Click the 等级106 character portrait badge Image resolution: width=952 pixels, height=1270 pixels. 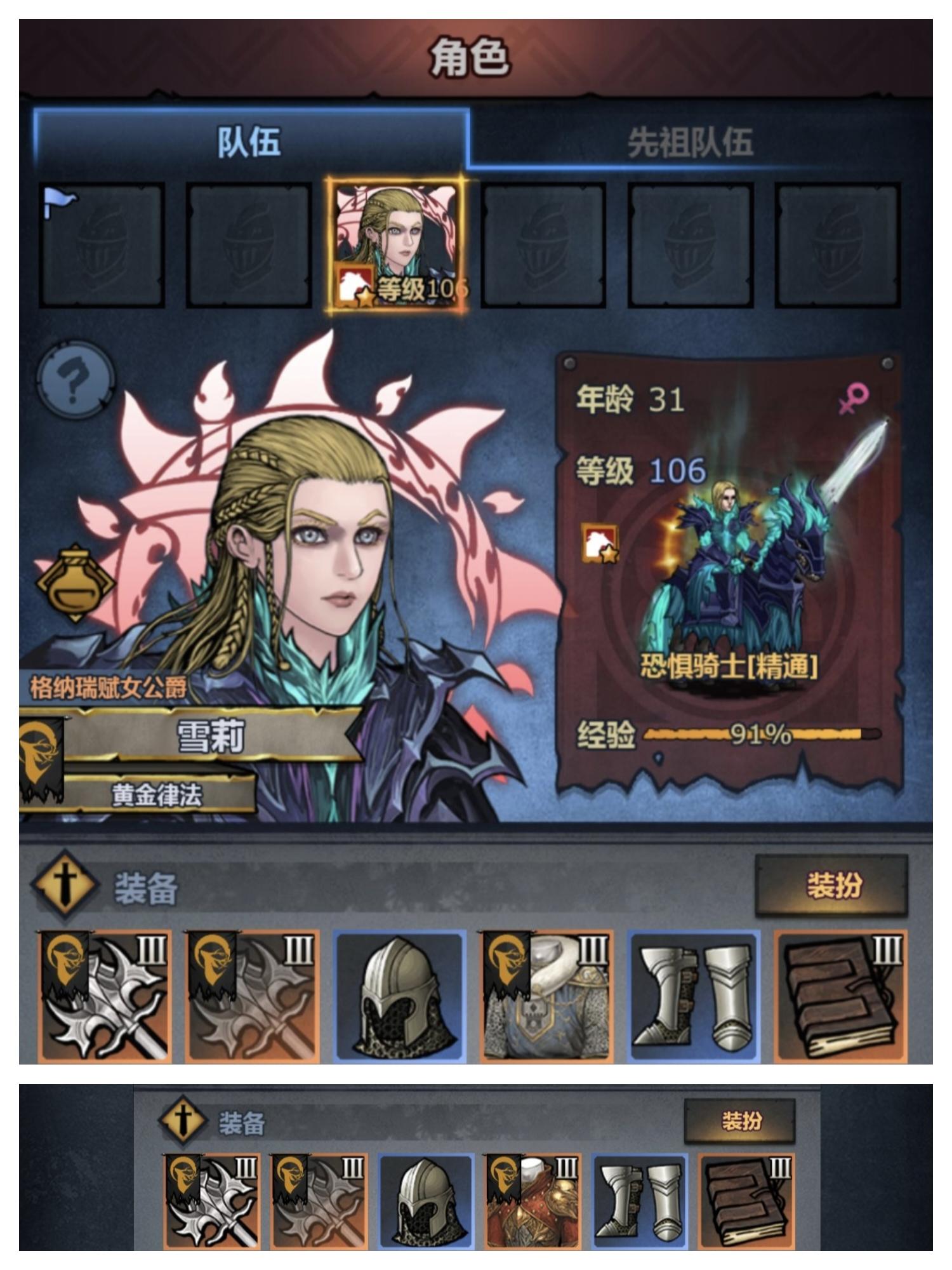click(x=397, y=244)
